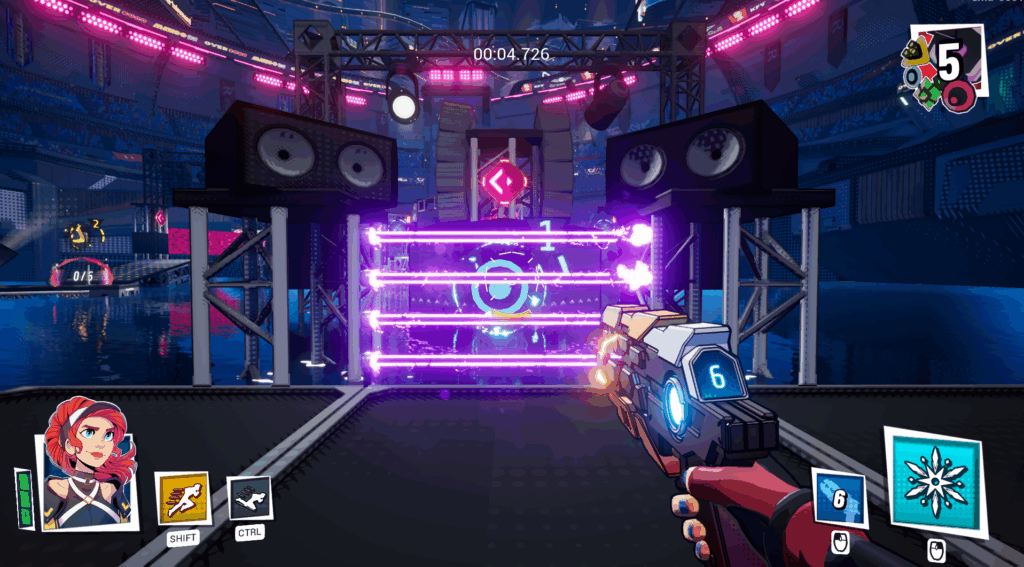Image resolution: width=1024 pixels, height=567 pixels.
Task: Activate the orange sprint ability icon
Action: pyautogui.click(x=183, y=497)
